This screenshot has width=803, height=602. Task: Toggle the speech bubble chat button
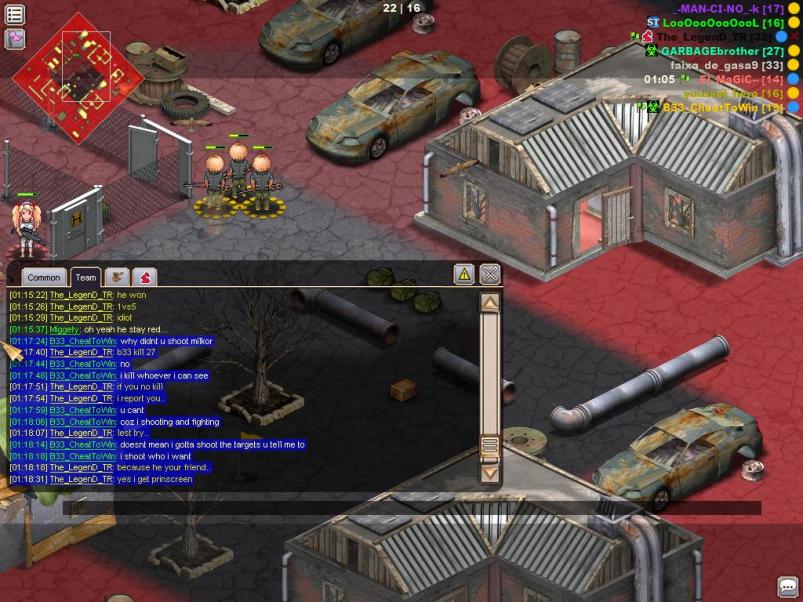tap(787, 587)
